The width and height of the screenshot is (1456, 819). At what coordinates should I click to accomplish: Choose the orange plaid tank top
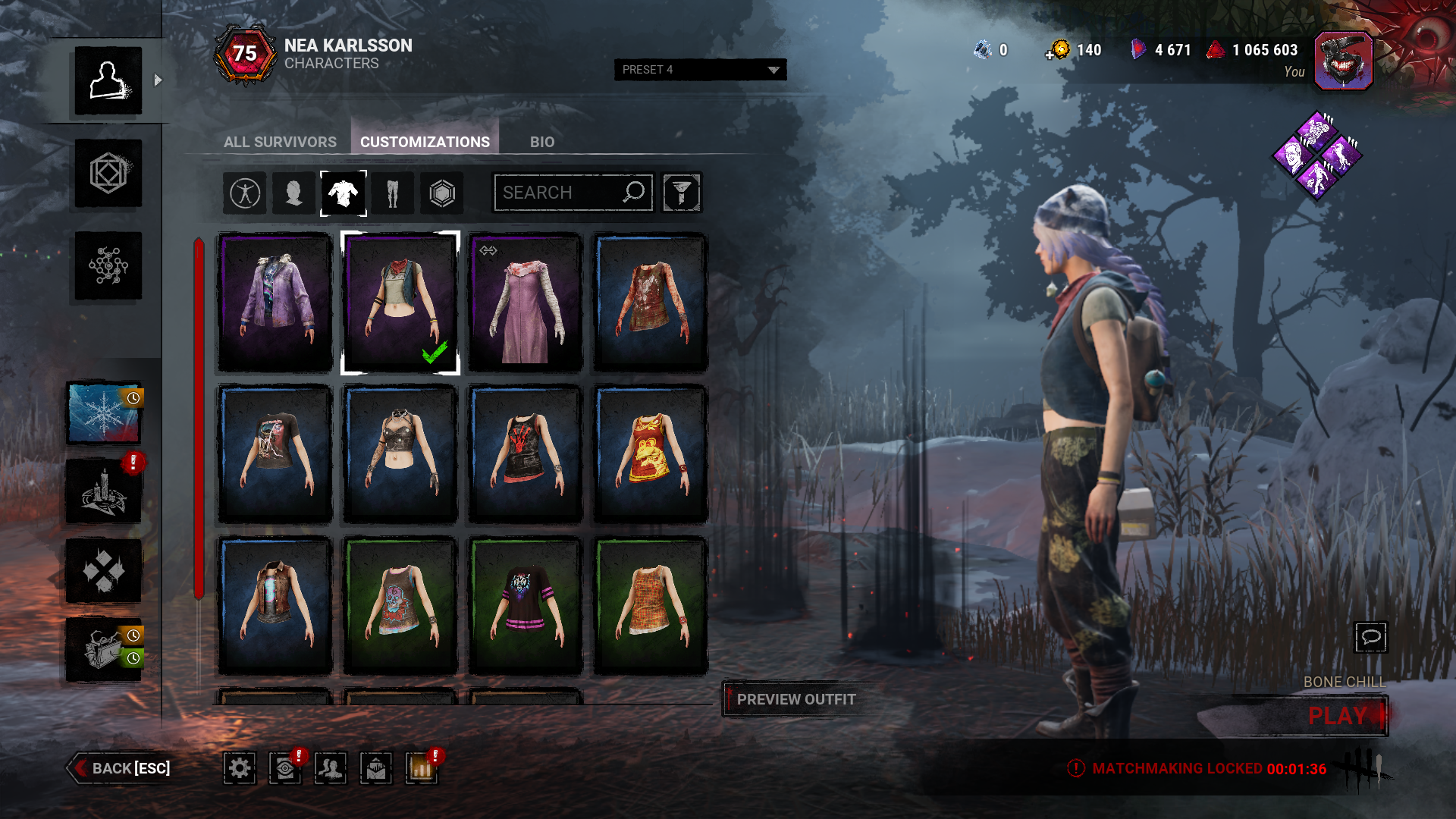650,606
